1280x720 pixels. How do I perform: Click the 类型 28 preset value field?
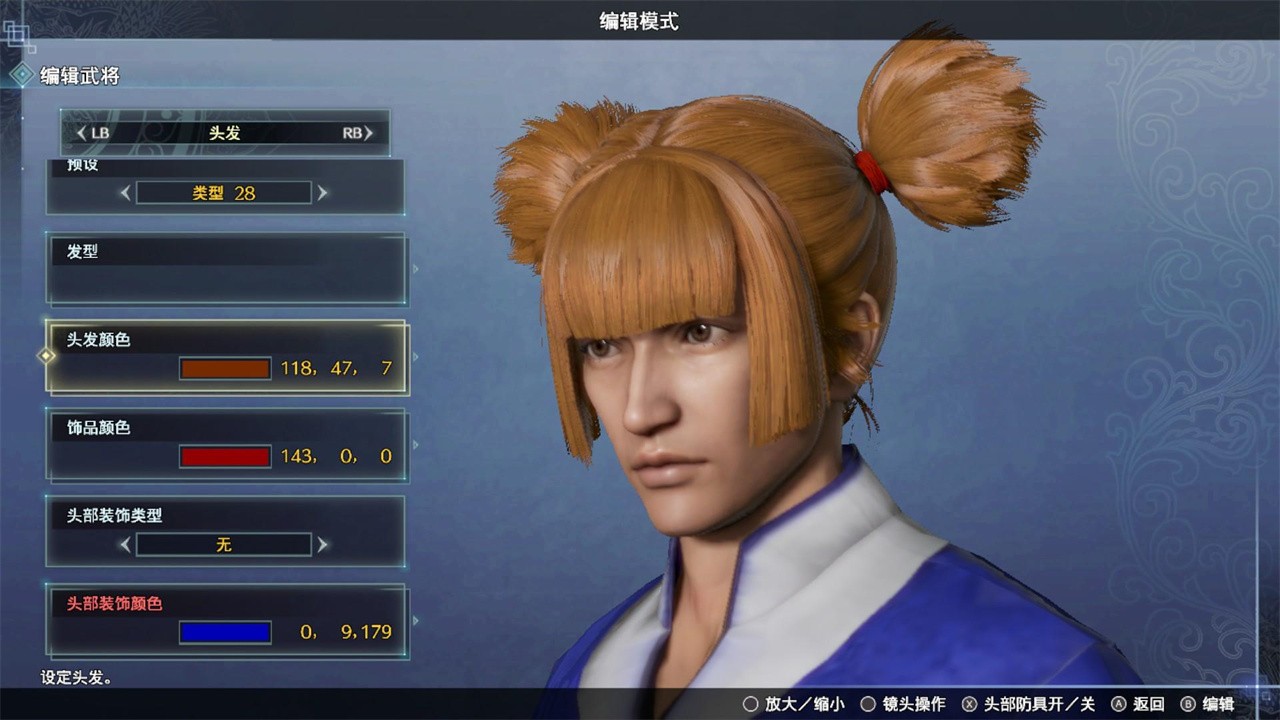(224, 193)
